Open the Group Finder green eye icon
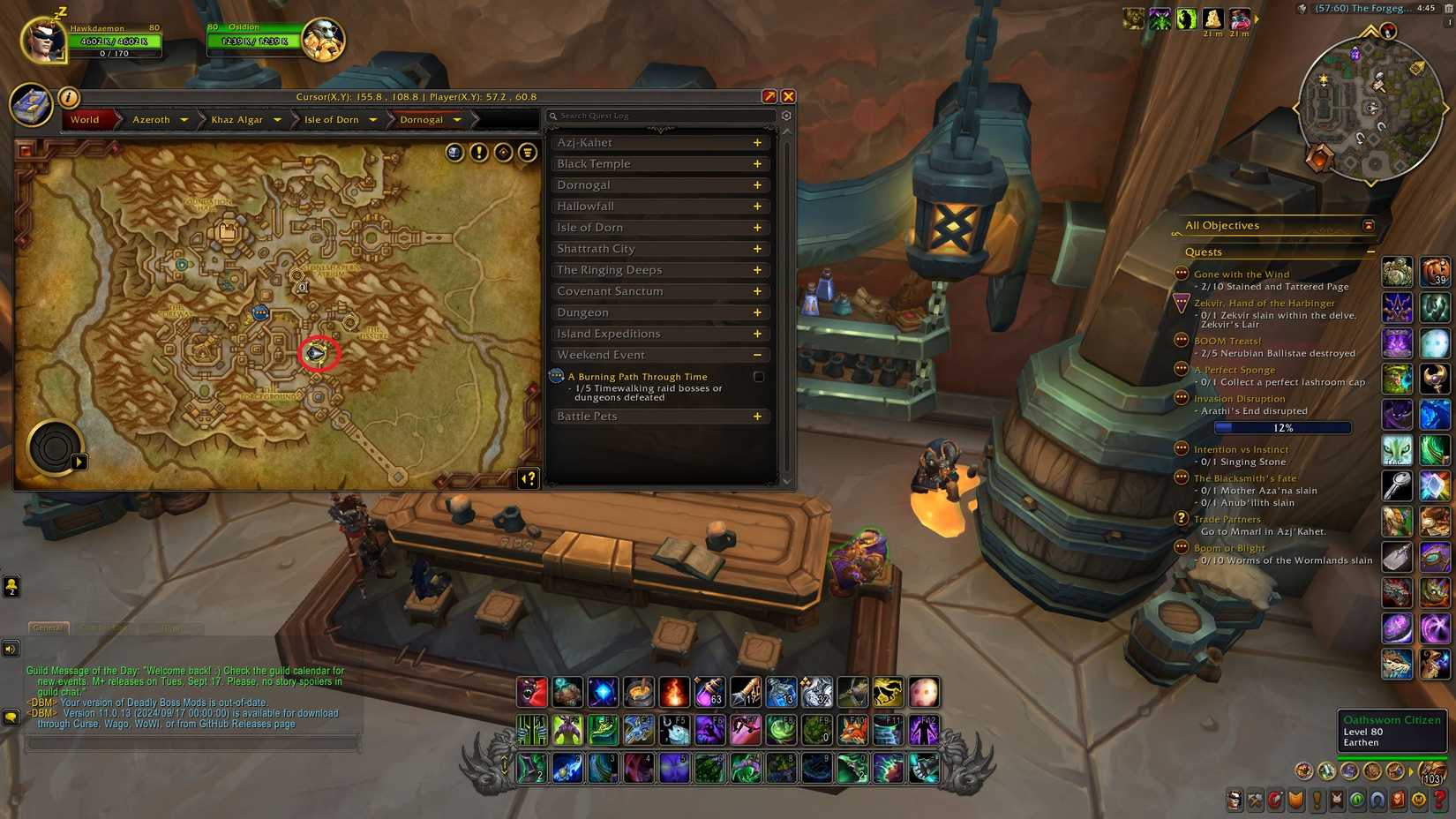Screen dimensions: 1456x819 pos(1355,800)
